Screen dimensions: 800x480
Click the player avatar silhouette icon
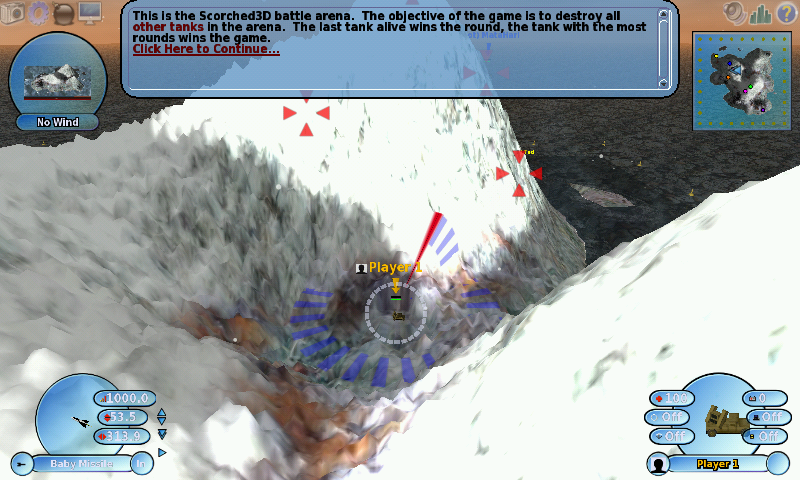pyautogui.click(x=657, y=464)
